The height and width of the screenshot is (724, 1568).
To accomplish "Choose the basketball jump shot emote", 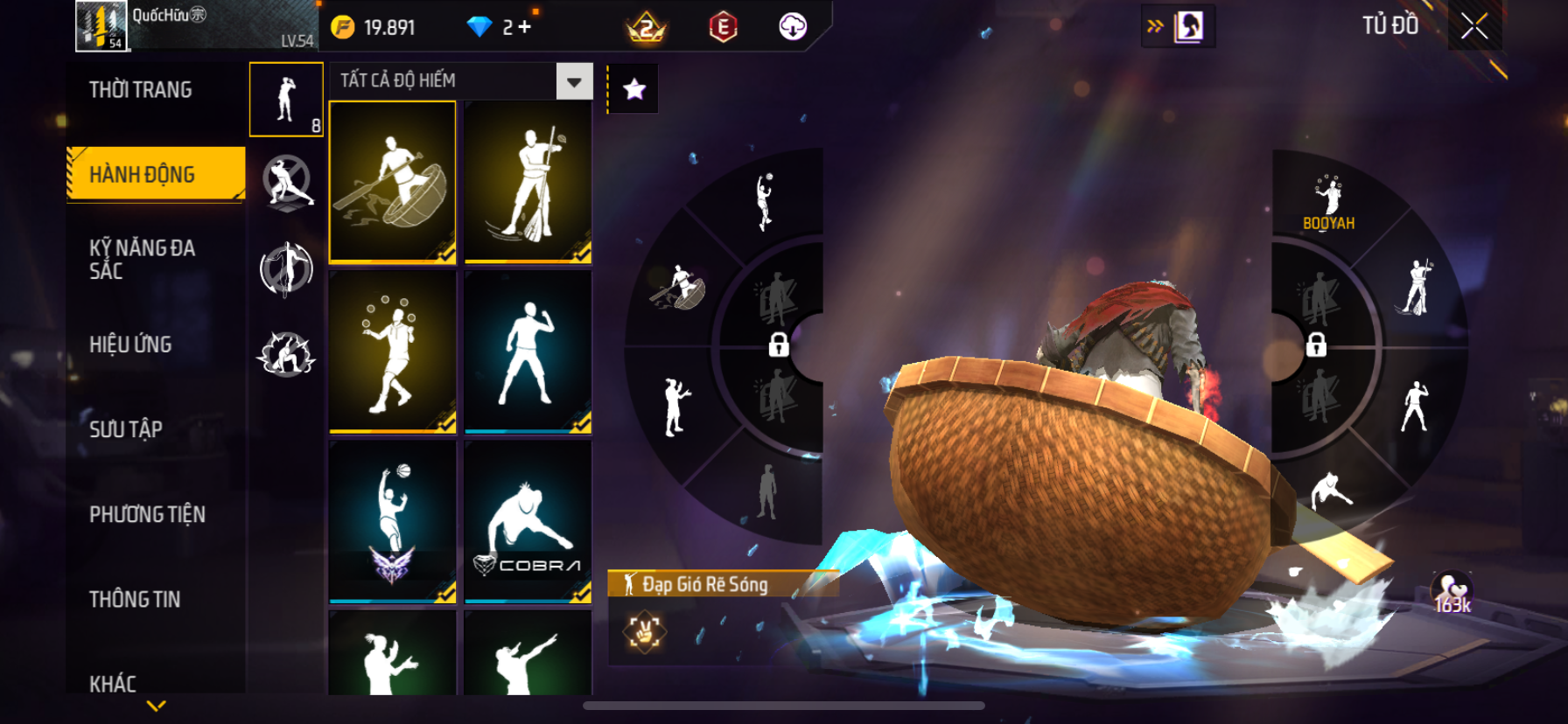I will click(392, 521).
